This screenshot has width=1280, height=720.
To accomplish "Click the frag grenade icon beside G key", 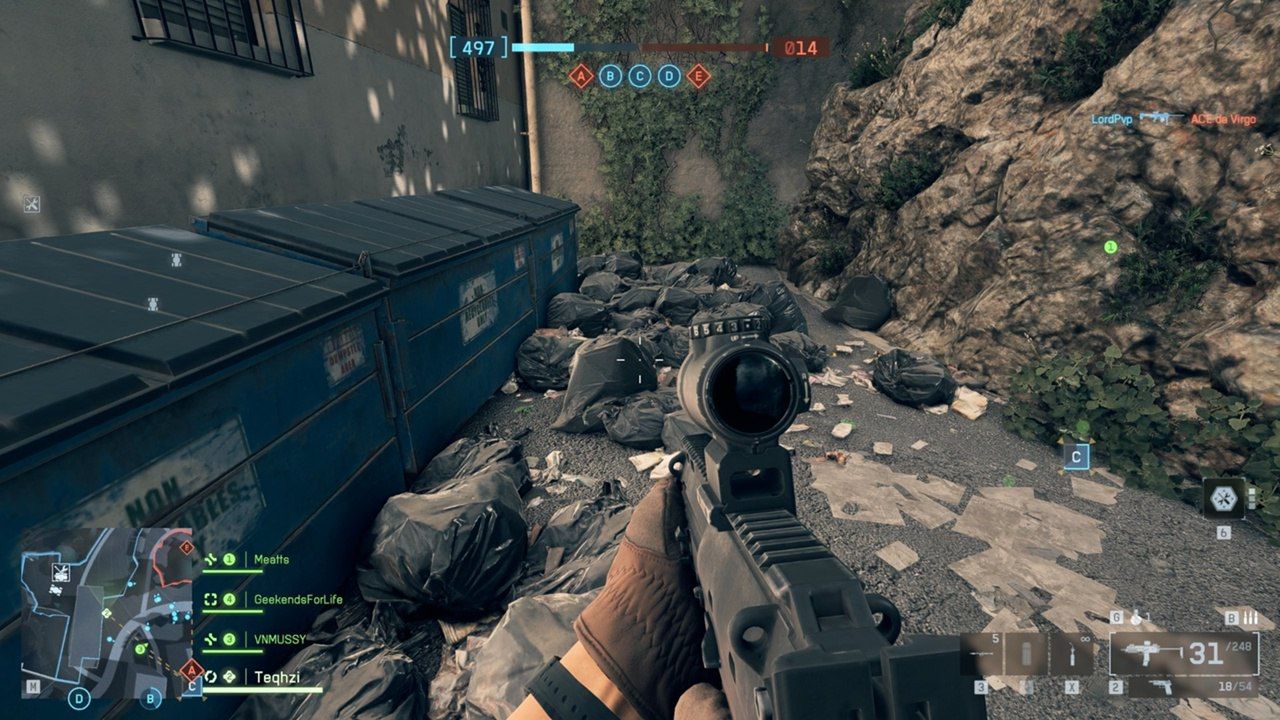I will click(x=1138, y=617).
